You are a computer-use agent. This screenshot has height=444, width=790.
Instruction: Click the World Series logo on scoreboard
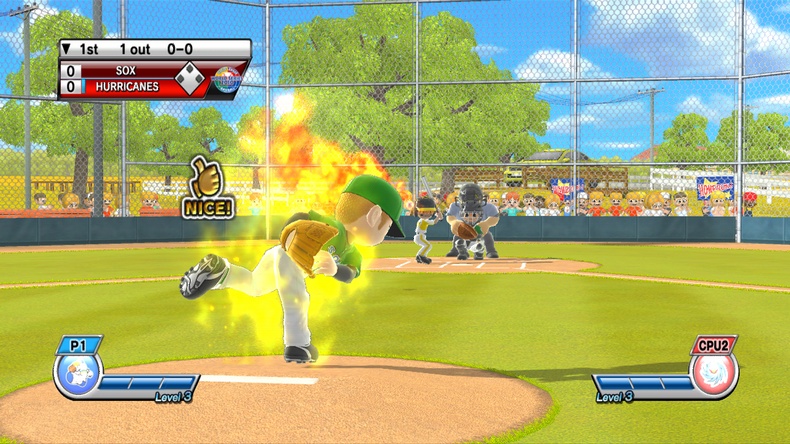(x=227, y=77)
